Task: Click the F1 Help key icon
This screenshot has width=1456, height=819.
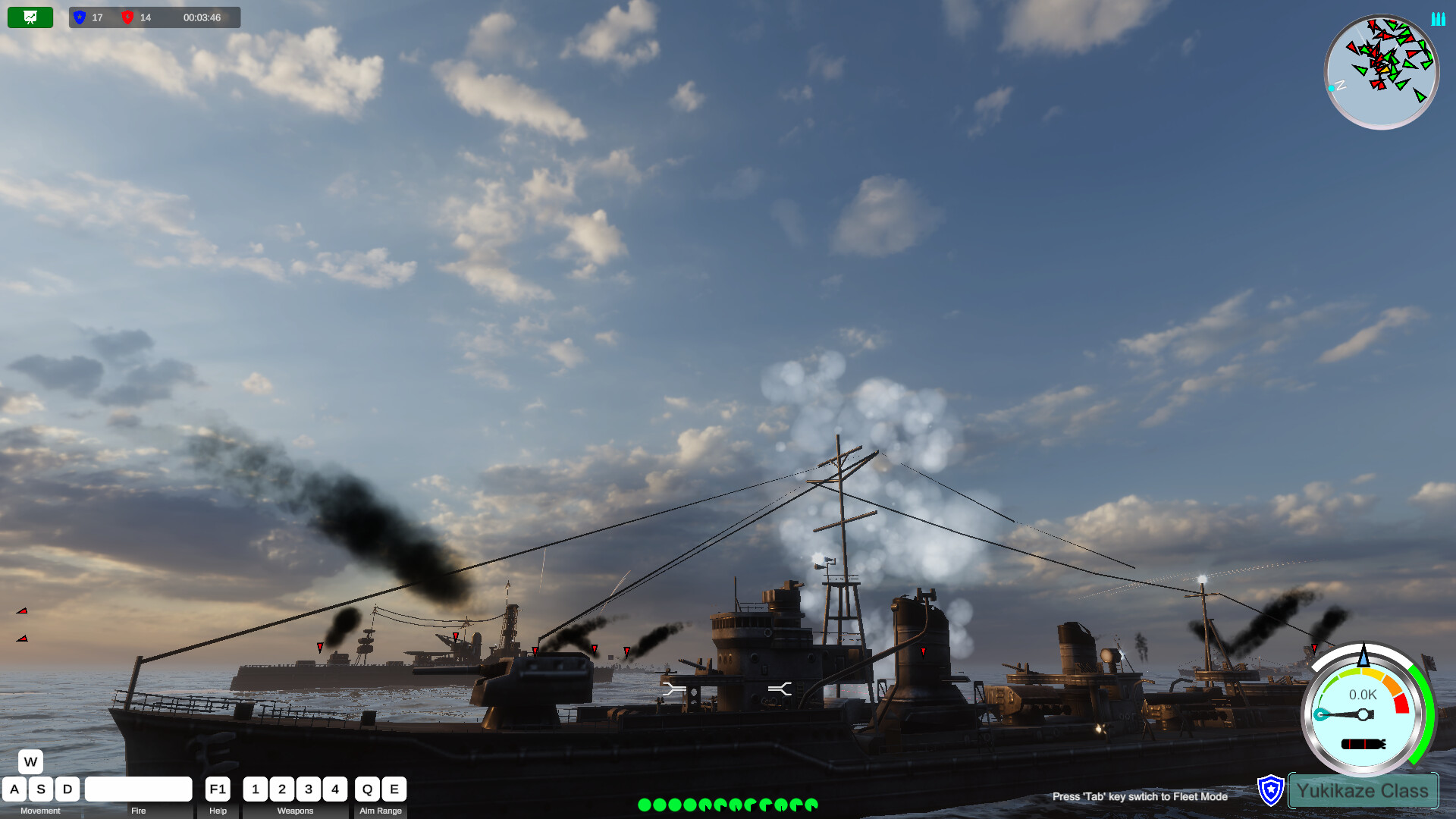Action: [217, 789]
